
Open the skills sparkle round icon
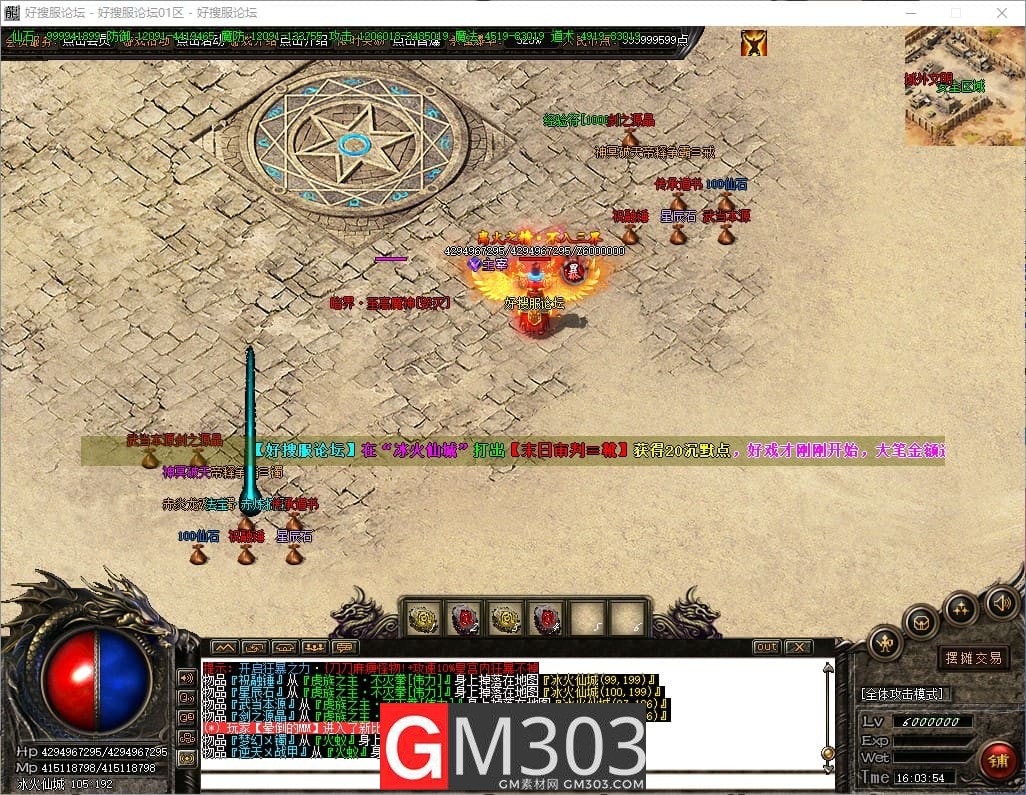[961, 606]
